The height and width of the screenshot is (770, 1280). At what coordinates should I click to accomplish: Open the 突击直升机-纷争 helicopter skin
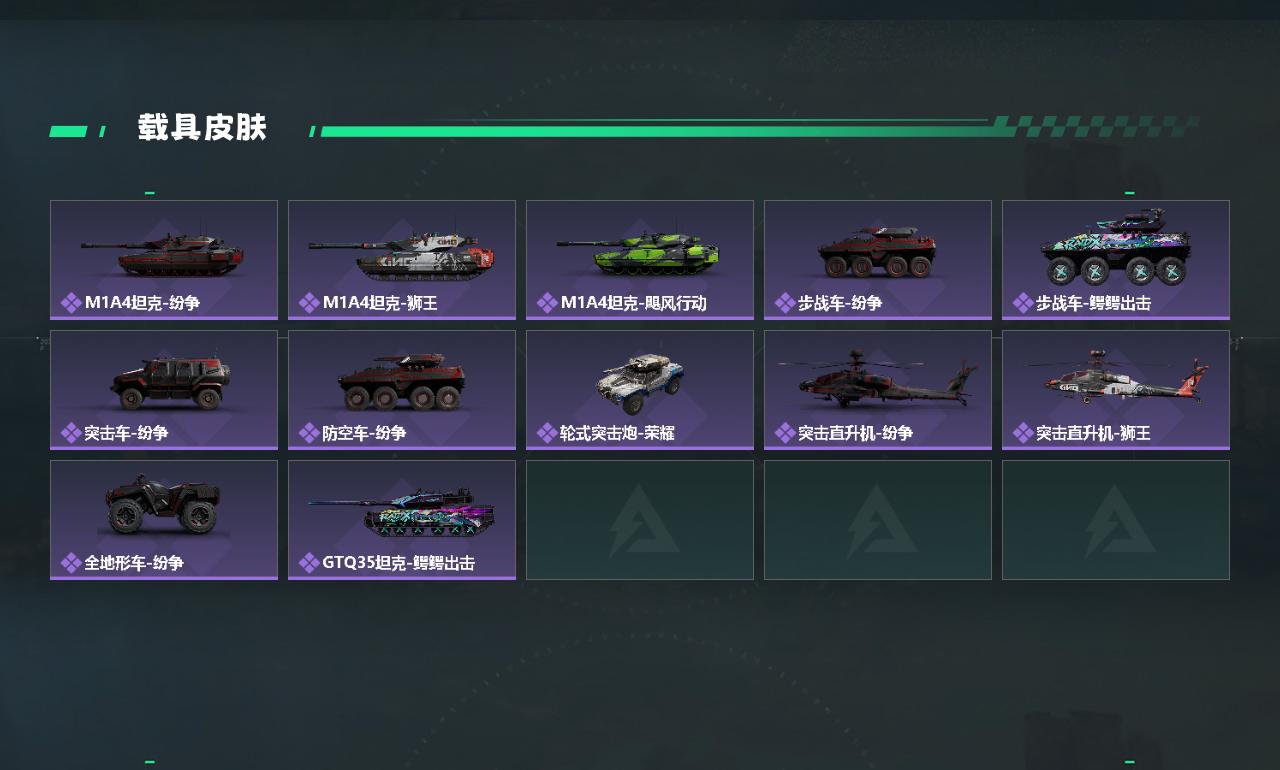tap(878, 390)
